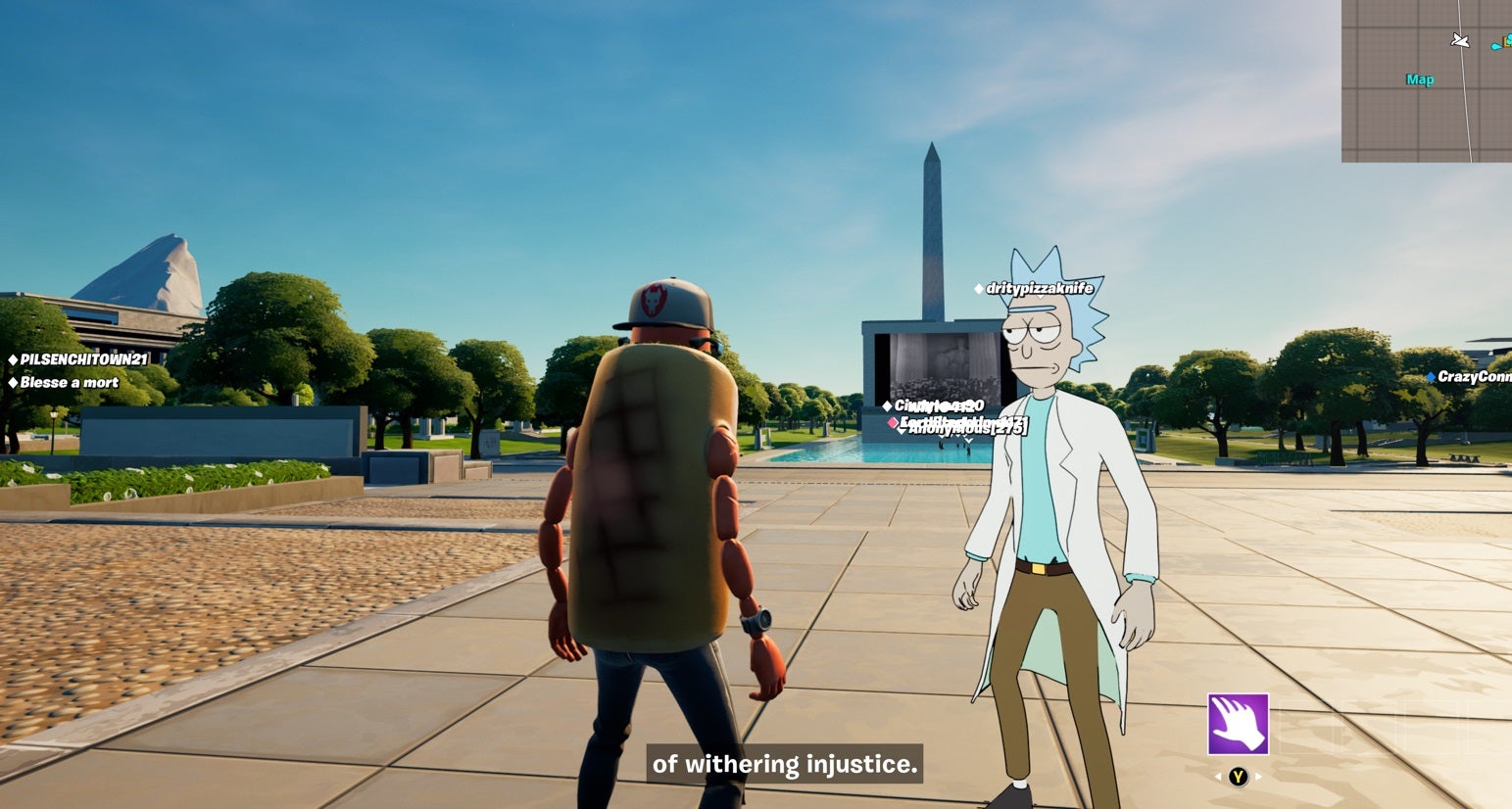Click the left arrow beside the Y prompt
This screenshot has width=1512, height=809.
1217,776
